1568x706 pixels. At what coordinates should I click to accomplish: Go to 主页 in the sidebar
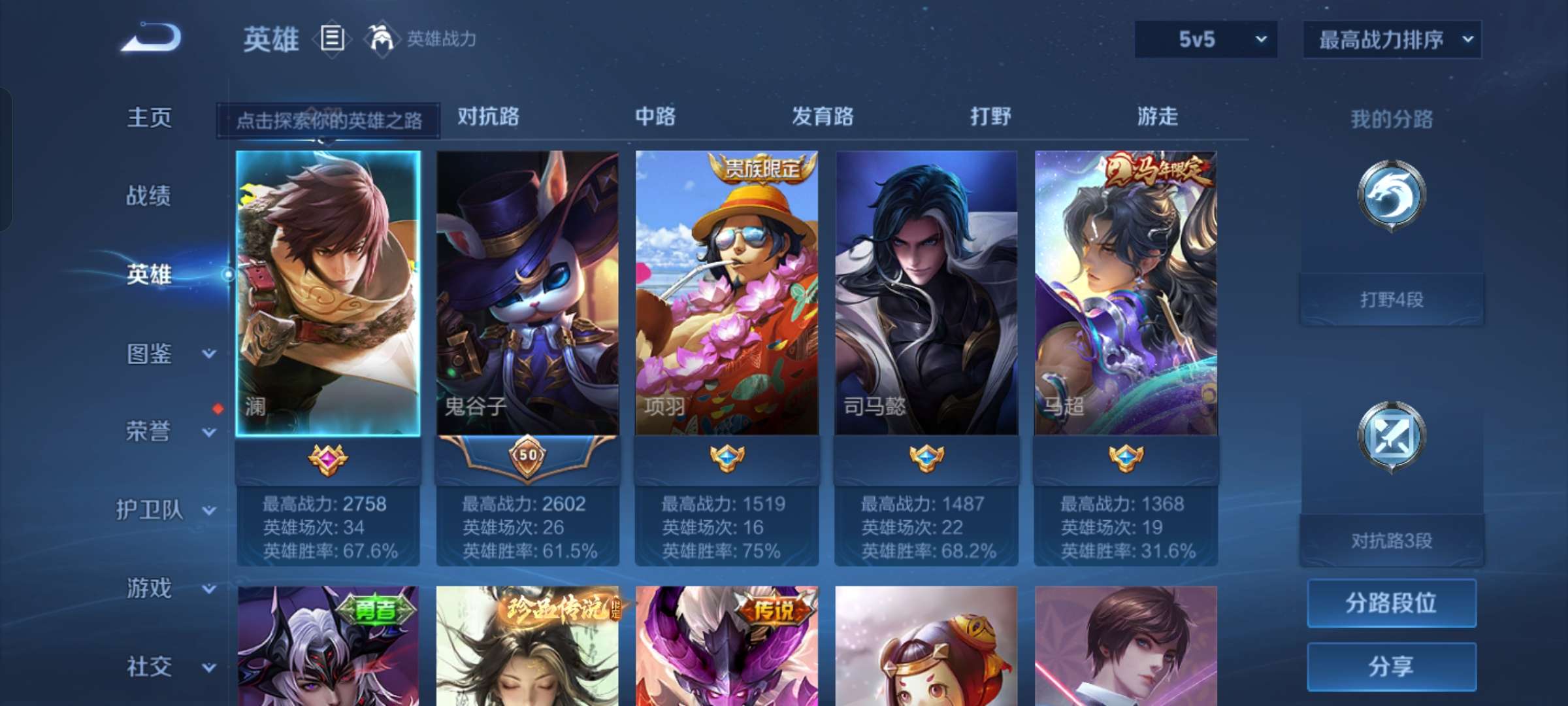click(149, 118)
